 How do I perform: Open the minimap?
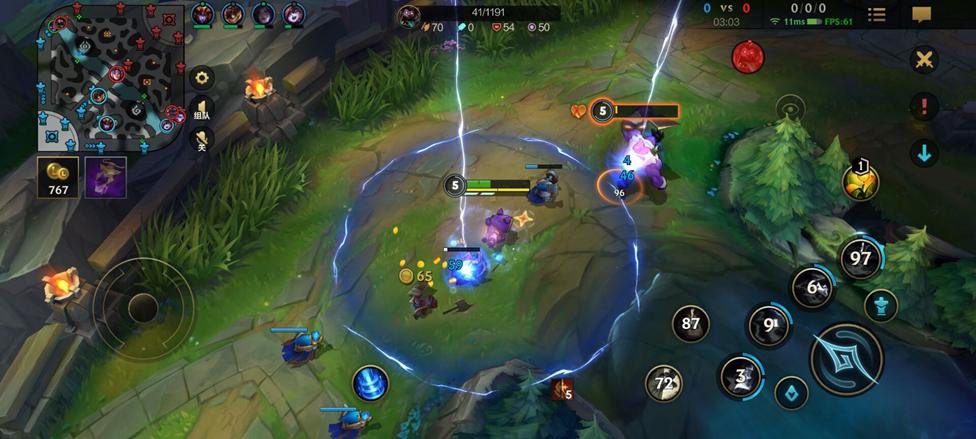[x=110, y=75]
